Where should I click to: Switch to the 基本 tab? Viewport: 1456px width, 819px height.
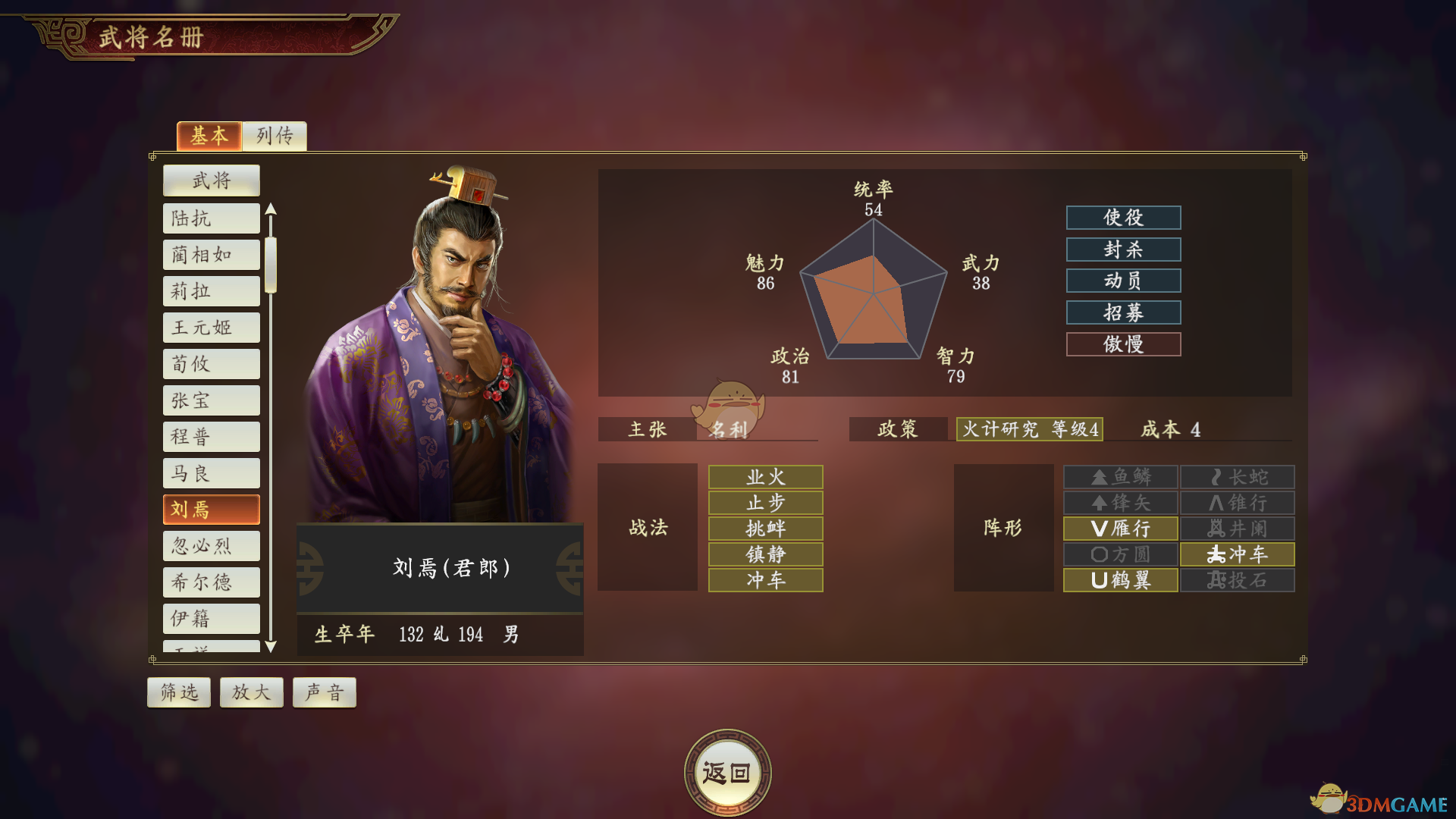pyautogui.click(x=209, y=136)
